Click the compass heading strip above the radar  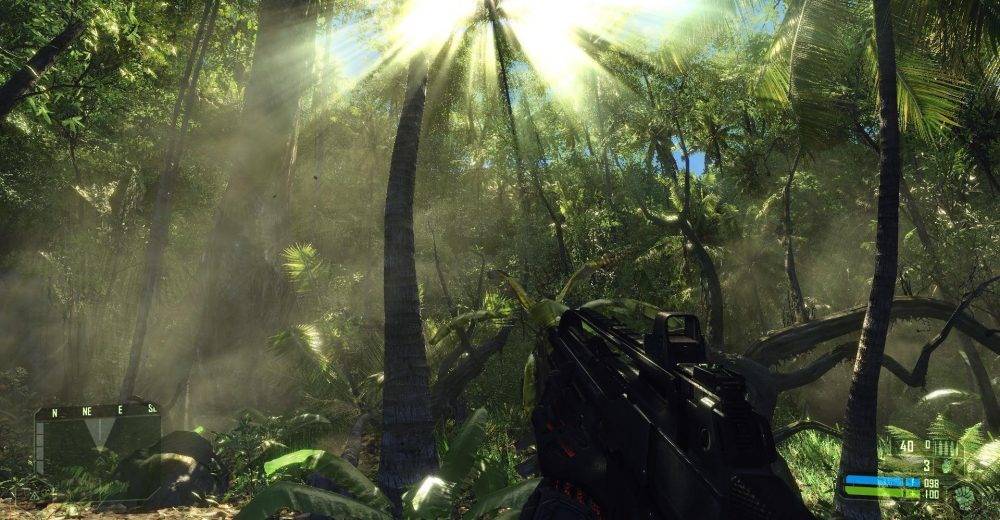(97, 410)
